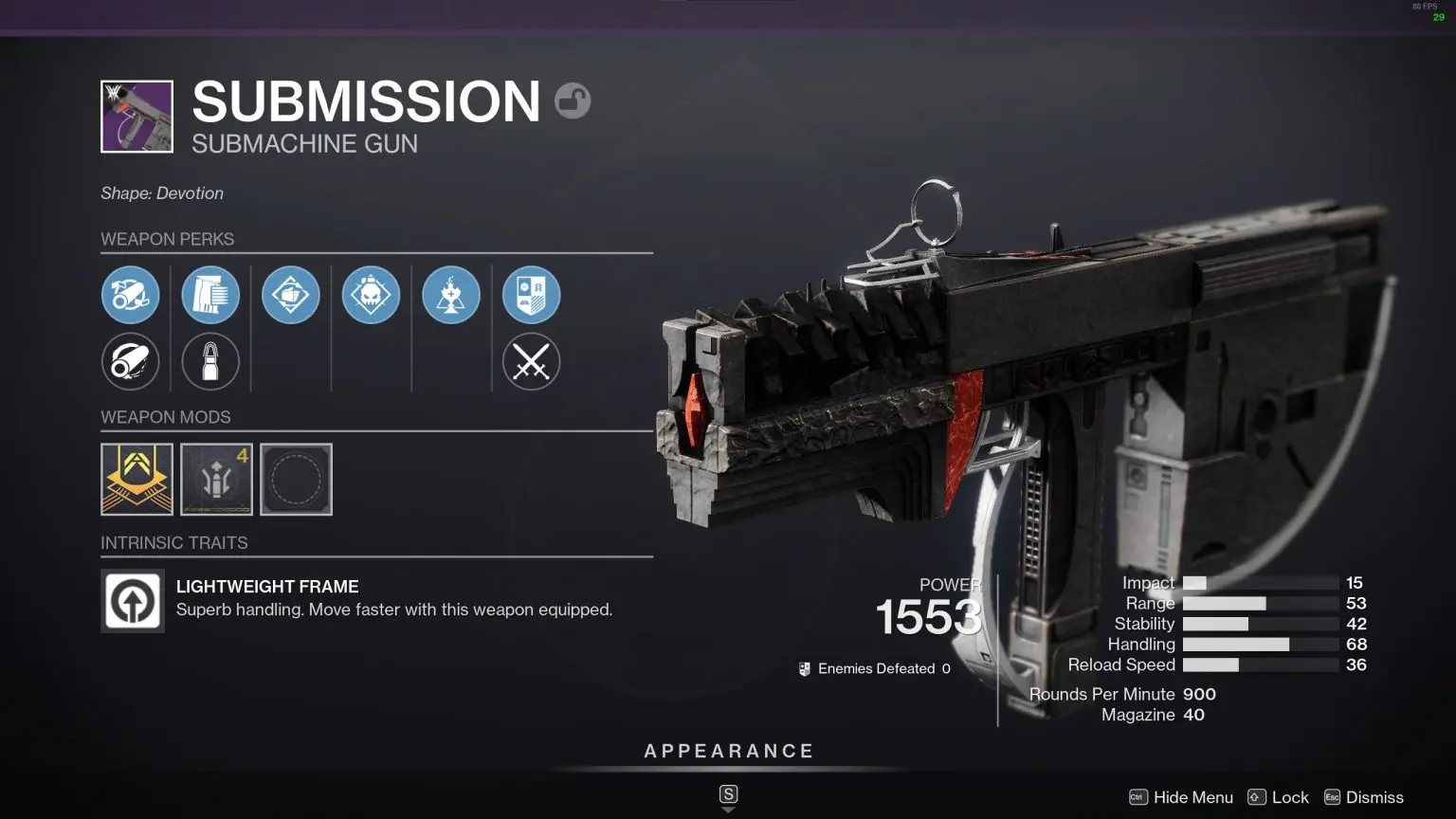Choose the extended magazine perk
1456x819 pixels.
pyautogui.click(x=210, y=295)
